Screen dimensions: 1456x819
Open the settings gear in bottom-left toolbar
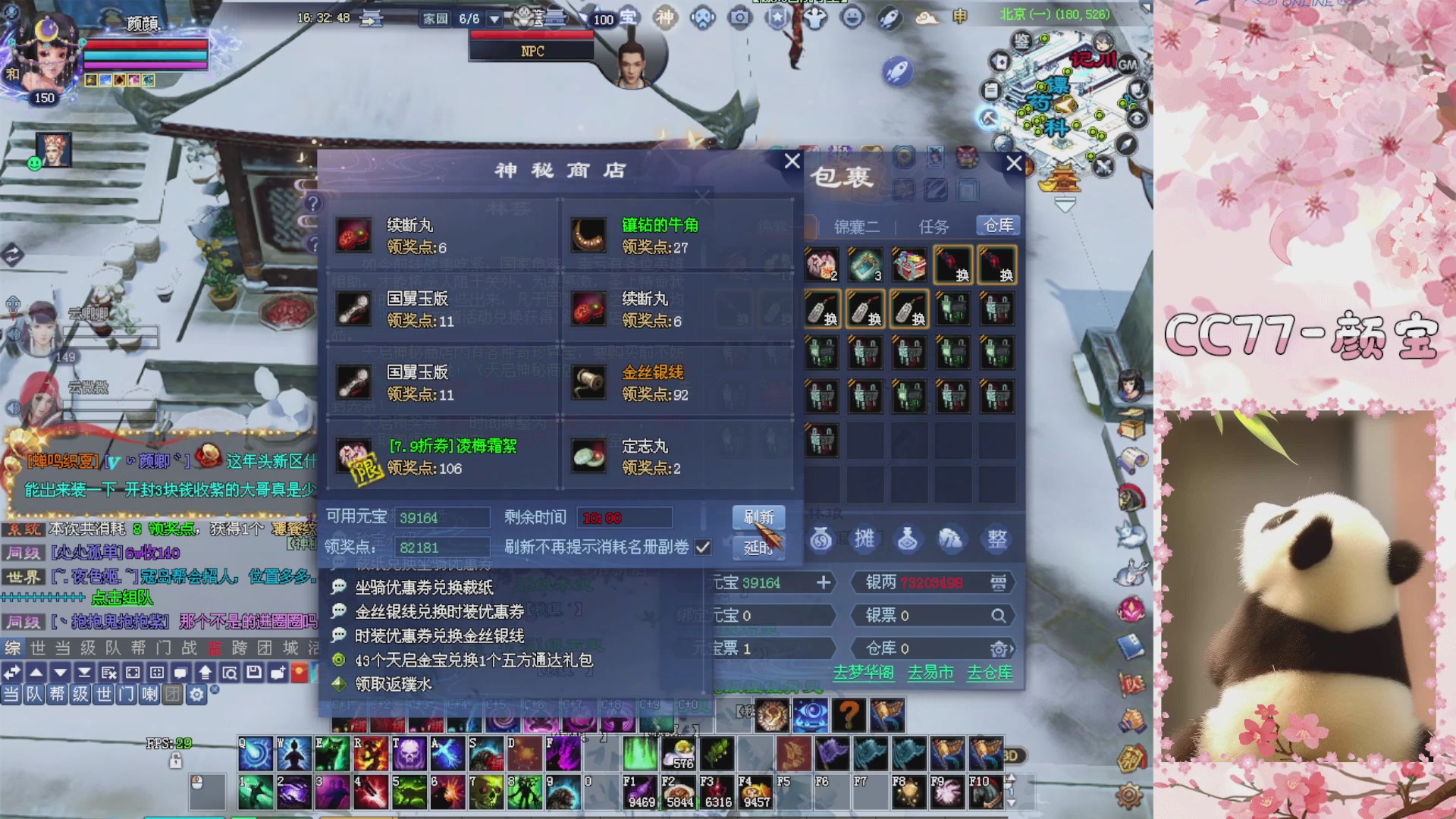point(196,694)
